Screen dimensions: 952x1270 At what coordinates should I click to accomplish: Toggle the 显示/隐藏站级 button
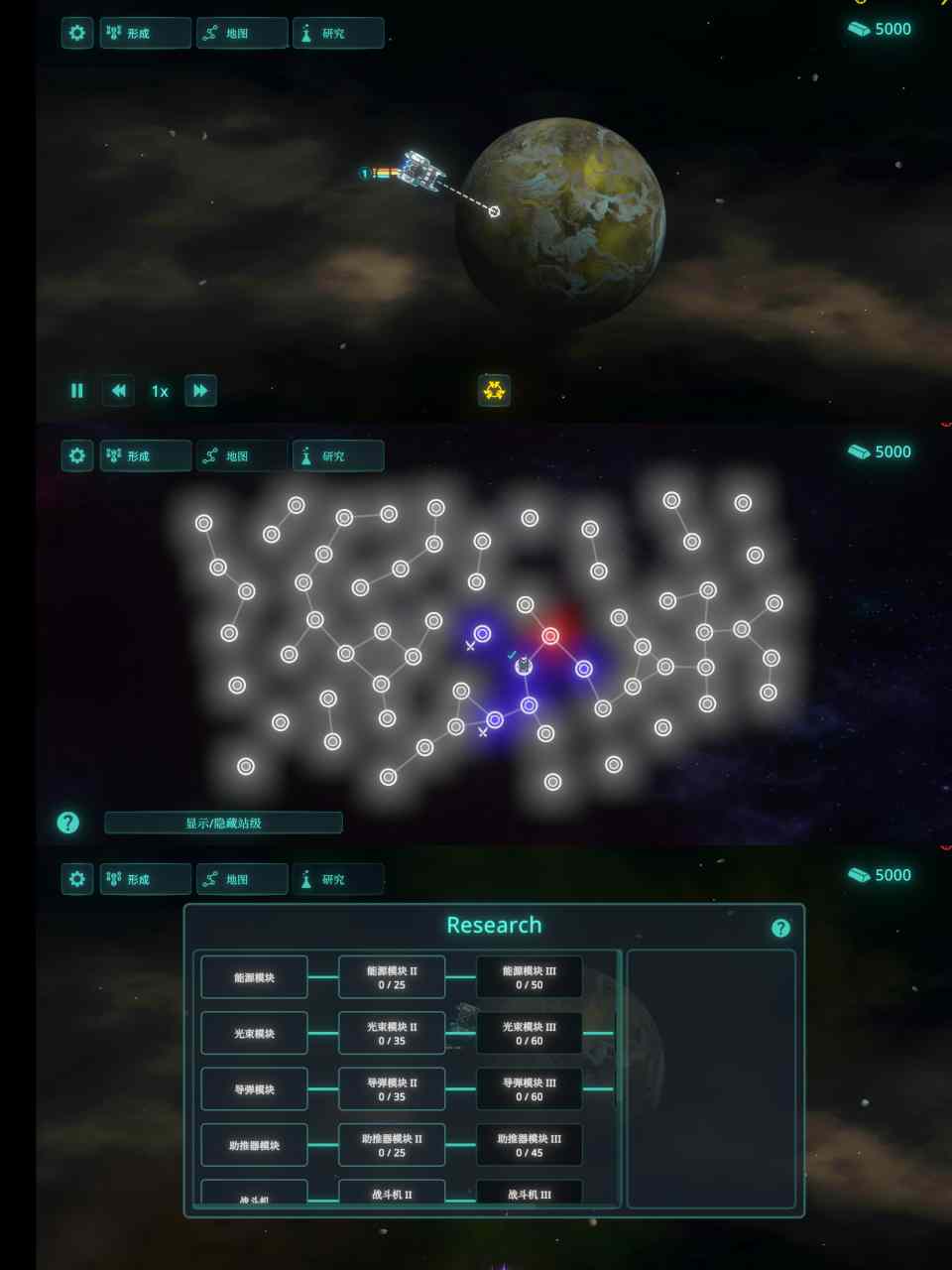(223, 823)
